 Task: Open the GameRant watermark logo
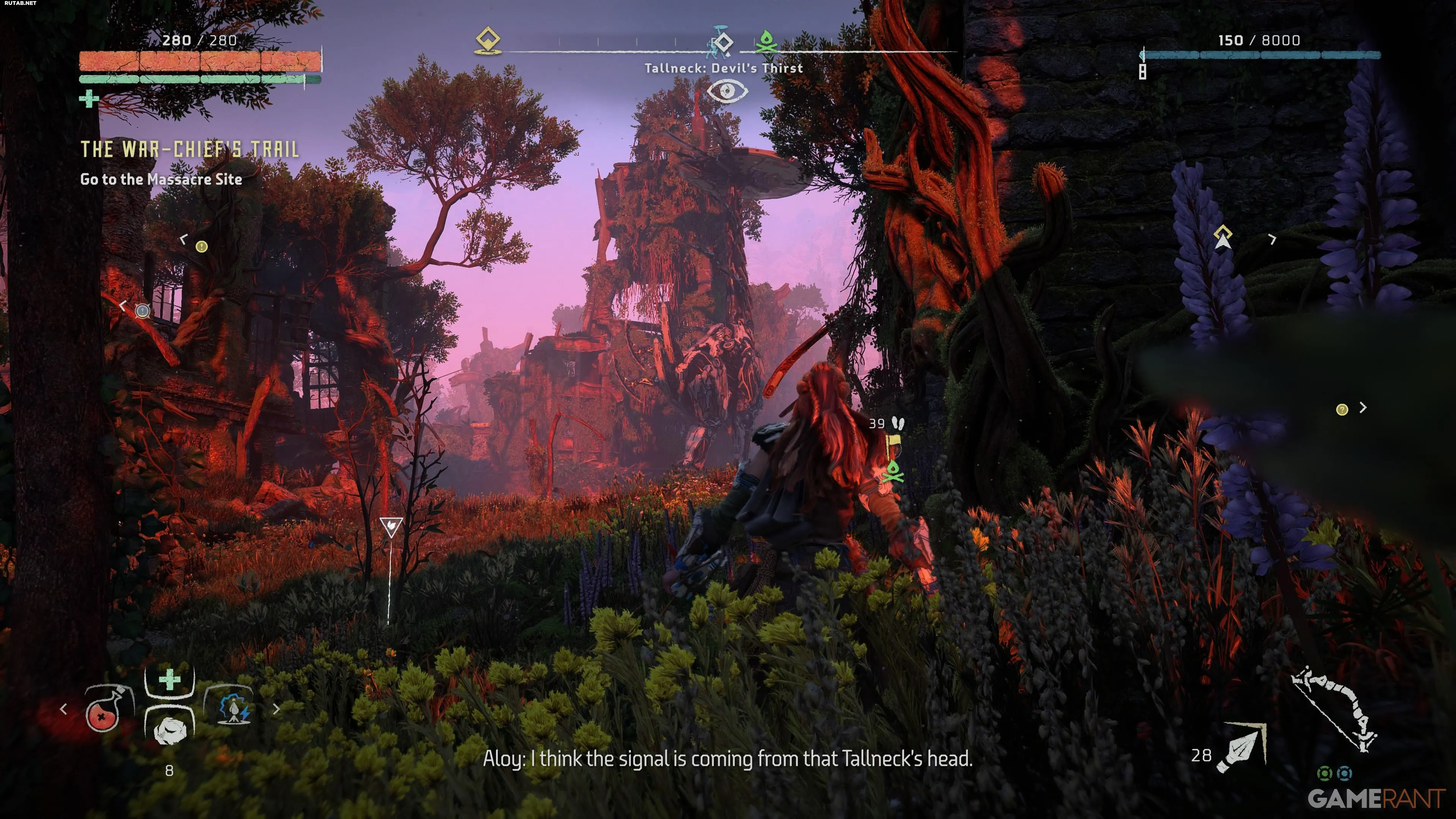1376,799
